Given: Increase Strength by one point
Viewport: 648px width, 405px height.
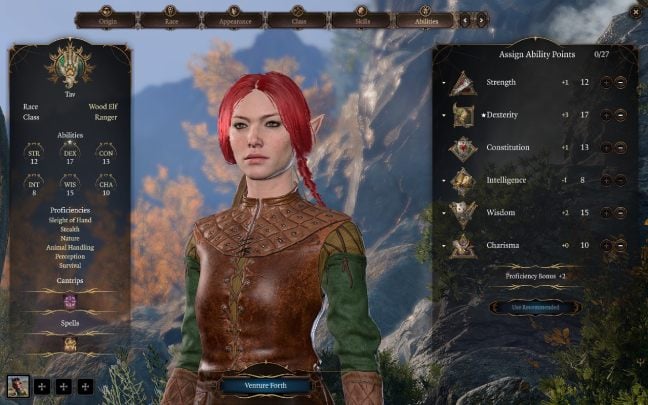Looking at the screenshot, I should click(606, 84).
